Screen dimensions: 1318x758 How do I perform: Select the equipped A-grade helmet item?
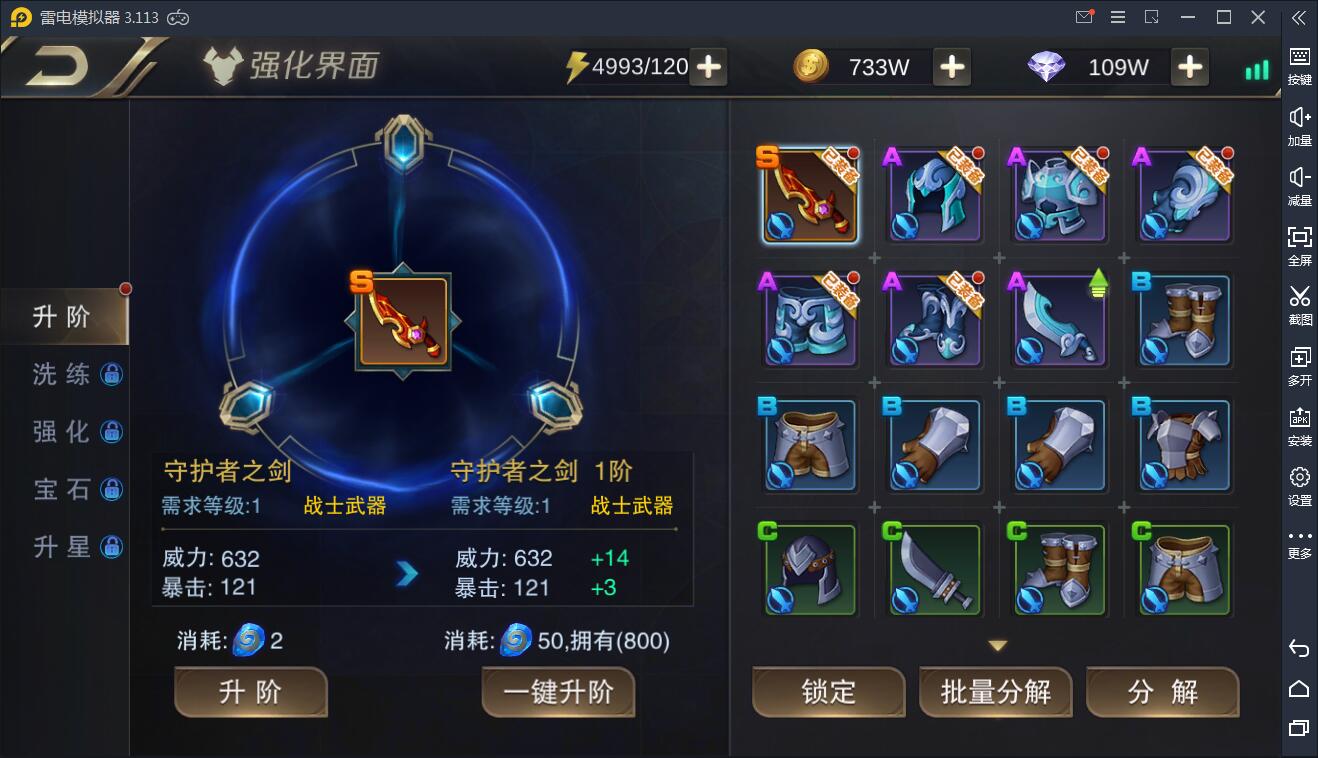(x=933, y=194)
